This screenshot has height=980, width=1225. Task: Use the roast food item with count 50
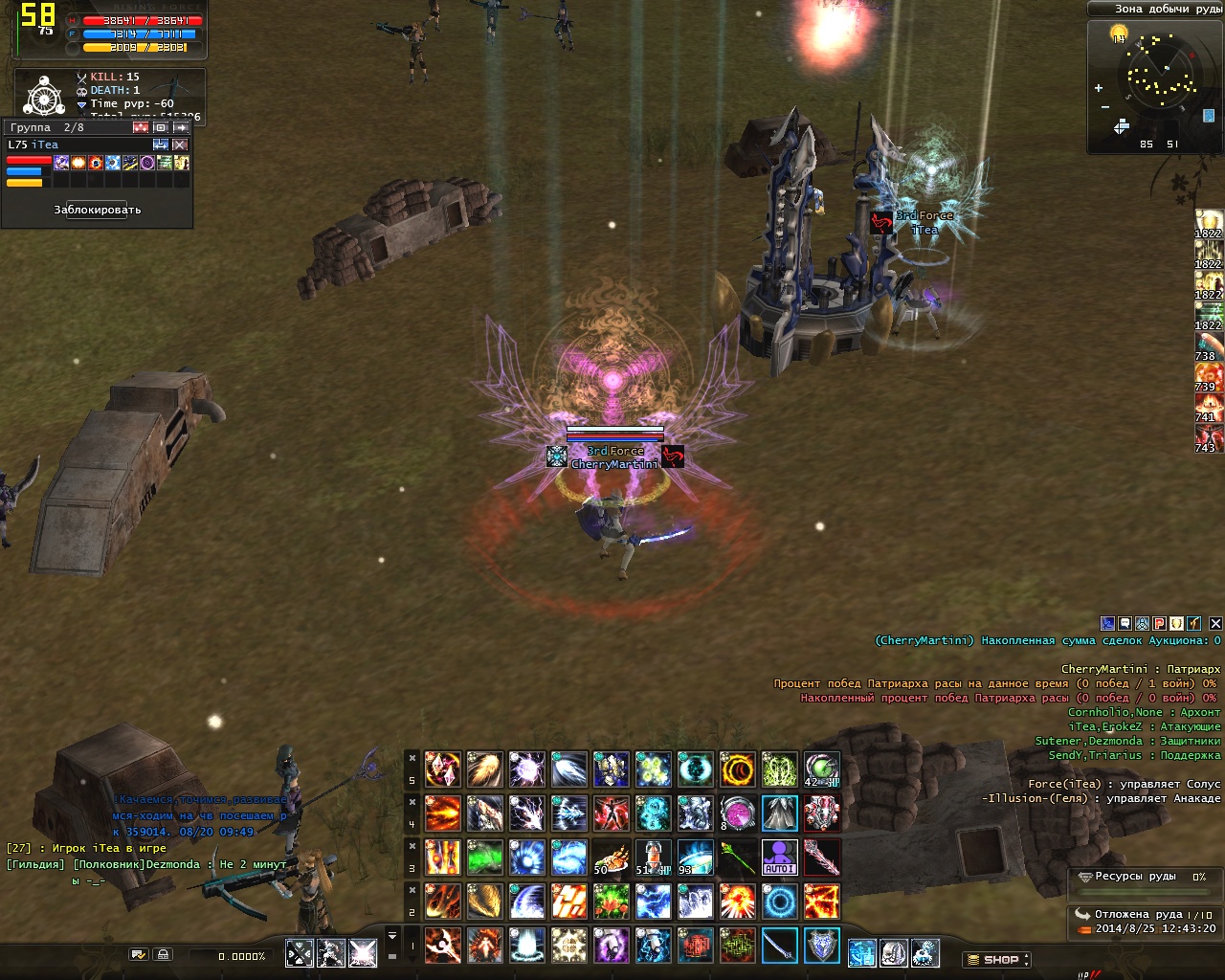click(x=611, y=857)
